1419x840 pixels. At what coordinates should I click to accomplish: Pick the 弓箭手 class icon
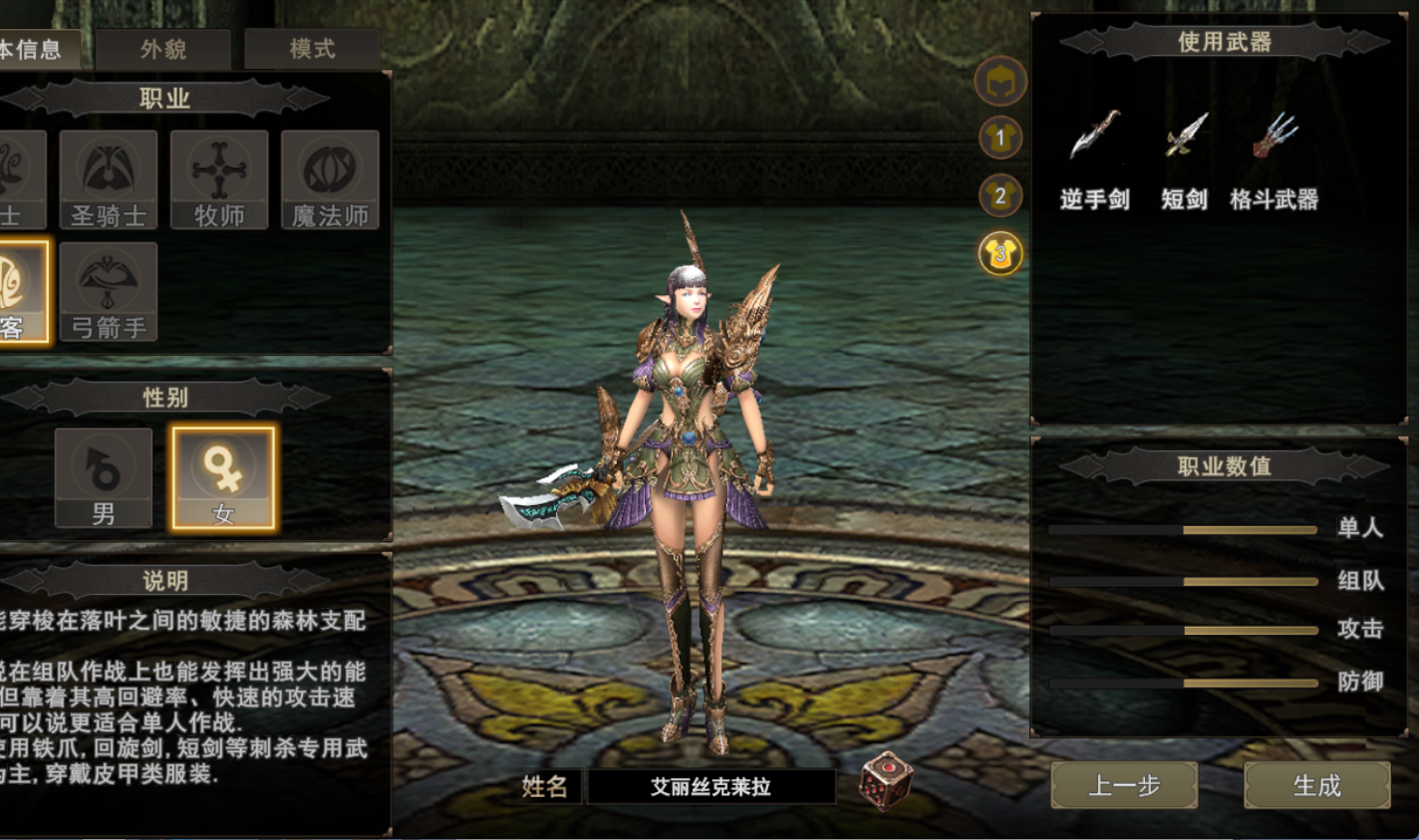coord(110,291)
